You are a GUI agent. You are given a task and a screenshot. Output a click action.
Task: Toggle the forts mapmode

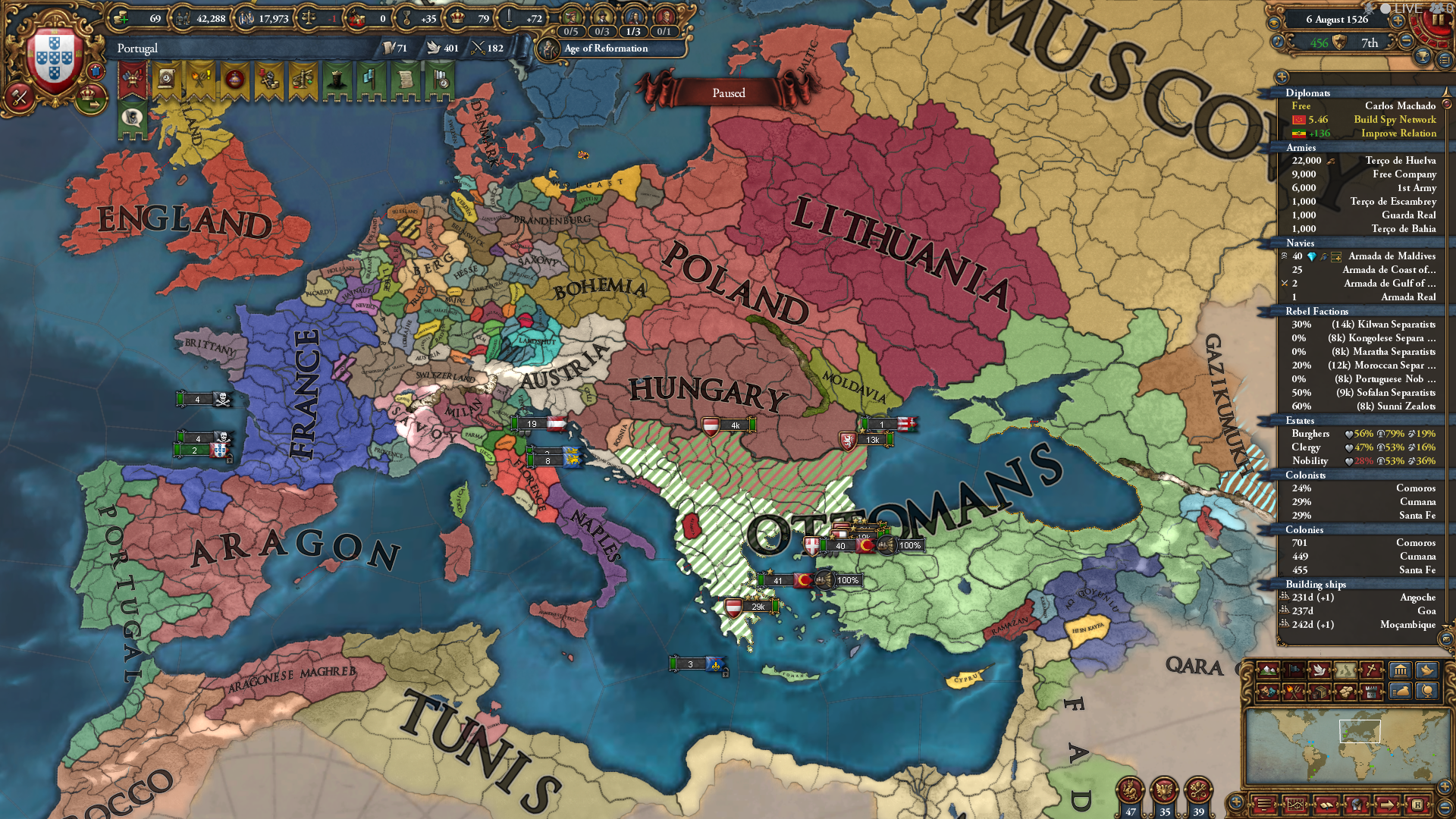pos(1371,693)
